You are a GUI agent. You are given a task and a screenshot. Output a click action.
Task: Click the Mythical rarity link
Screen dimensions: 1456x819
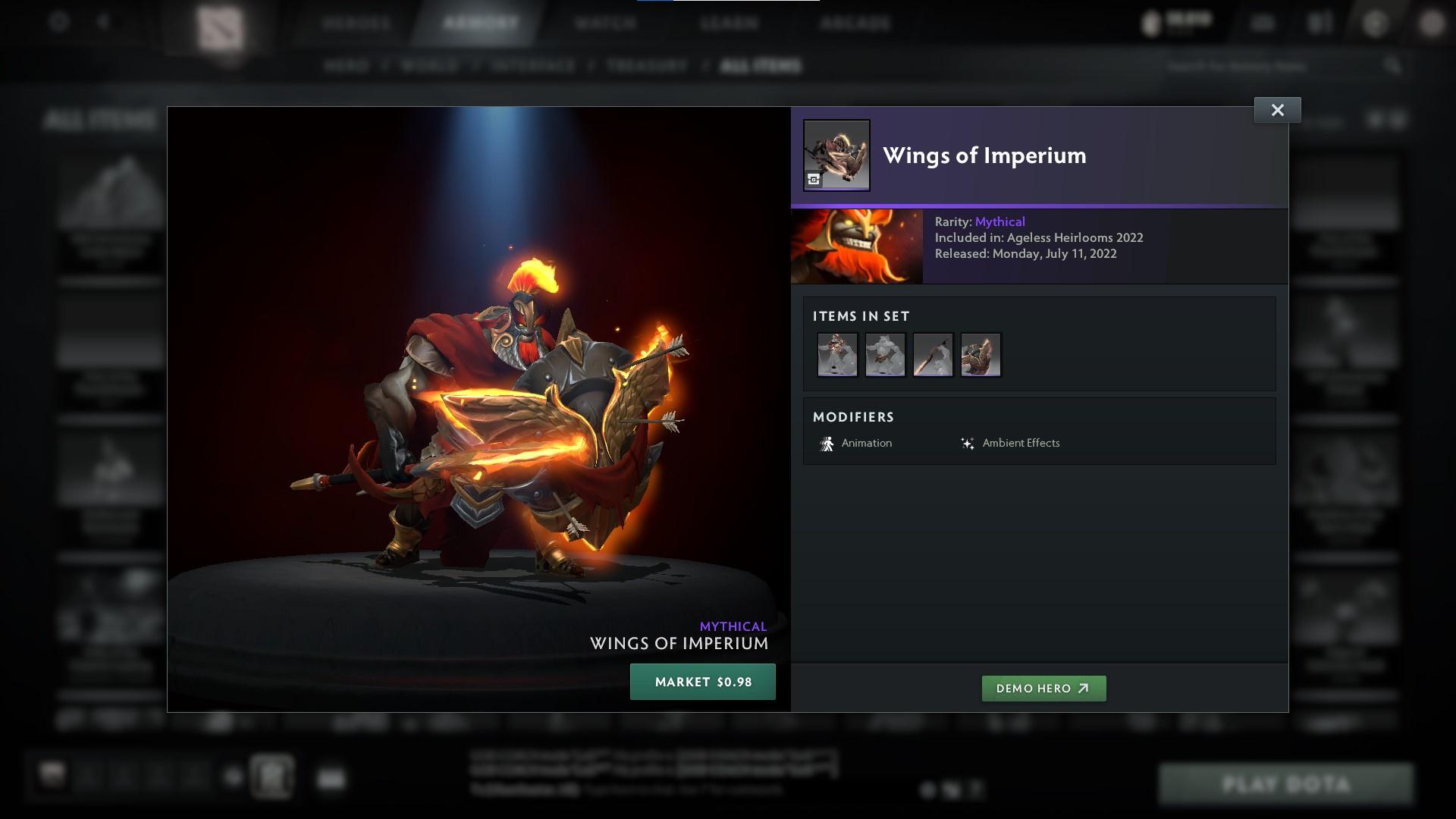coord(1000,221)
